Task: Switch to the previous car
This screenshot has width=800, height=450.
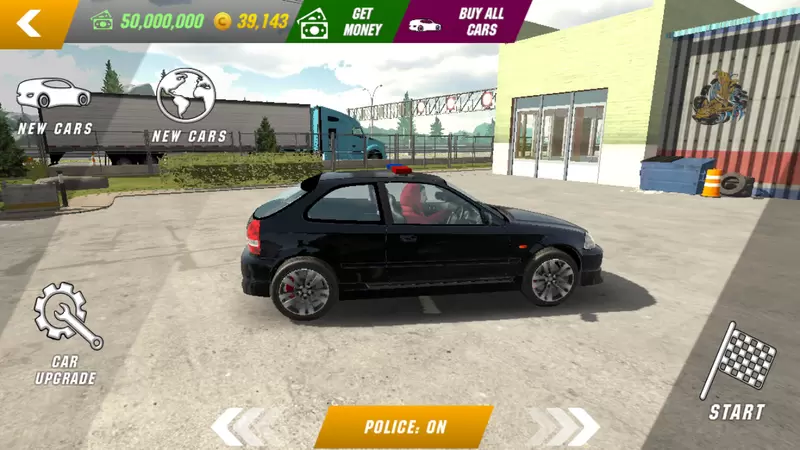Action: coord(241,427)
